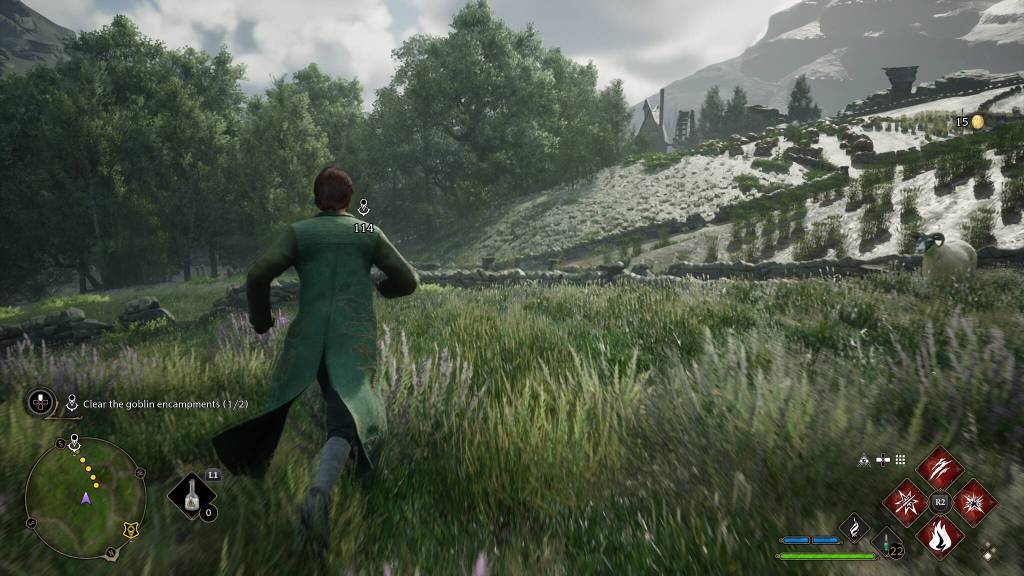
Task: Drink the green Wiggenweld potion
Action: pos(887,545)
